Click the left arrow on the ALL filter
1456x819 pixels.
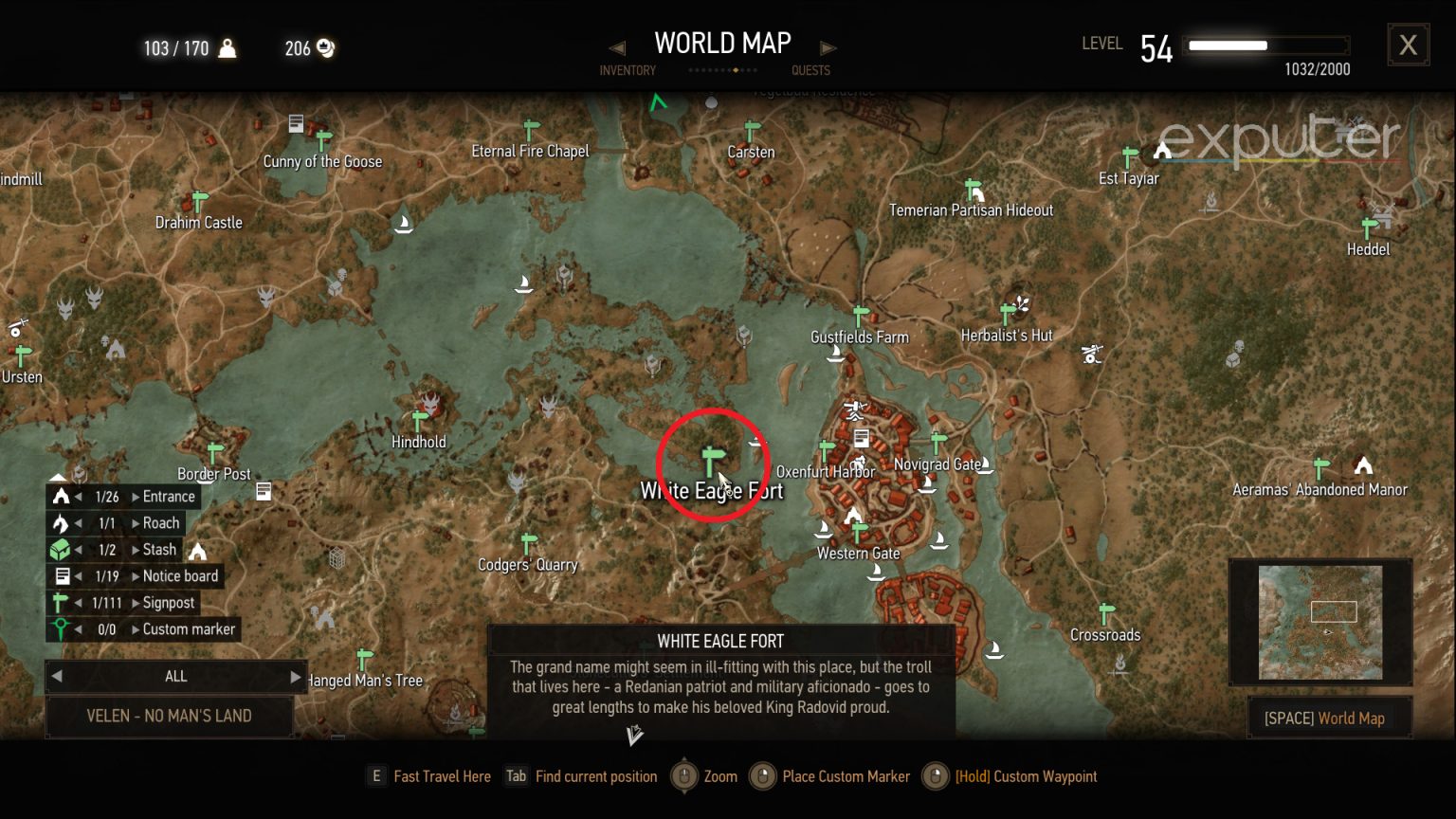(57, 677)
